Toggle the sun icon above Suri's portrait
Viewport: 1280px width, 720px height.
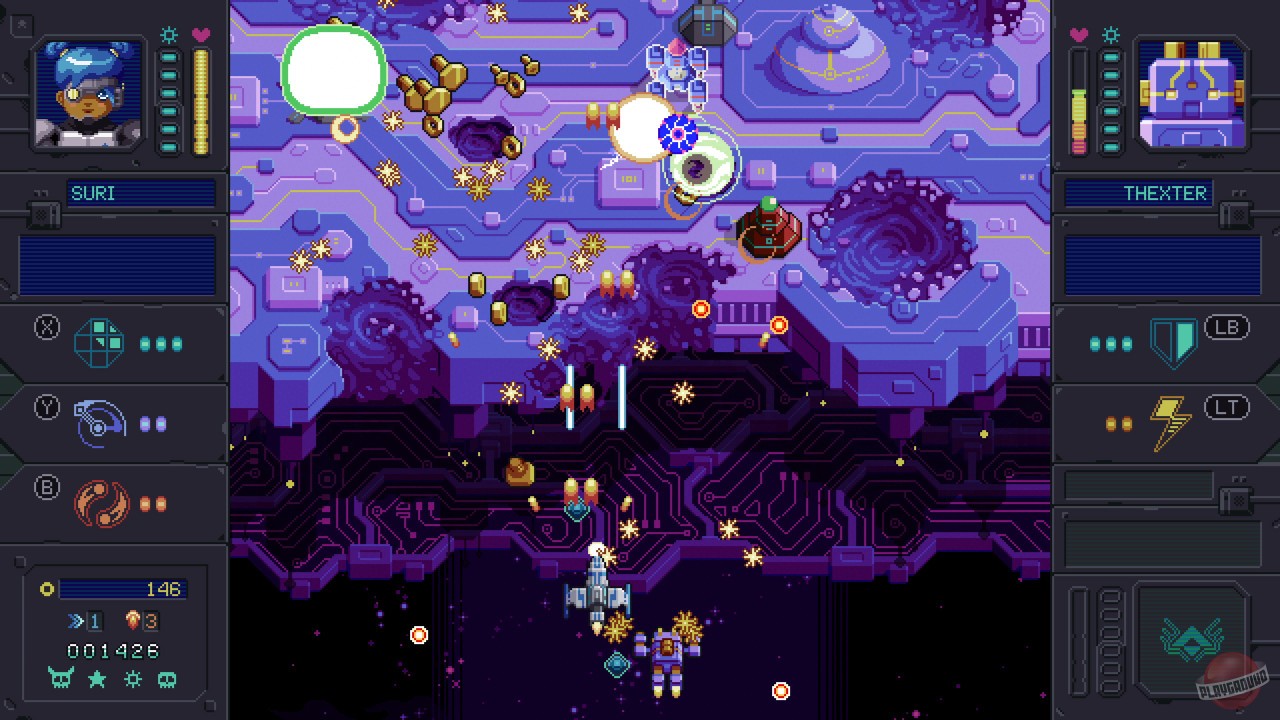(x=170, y=34)
